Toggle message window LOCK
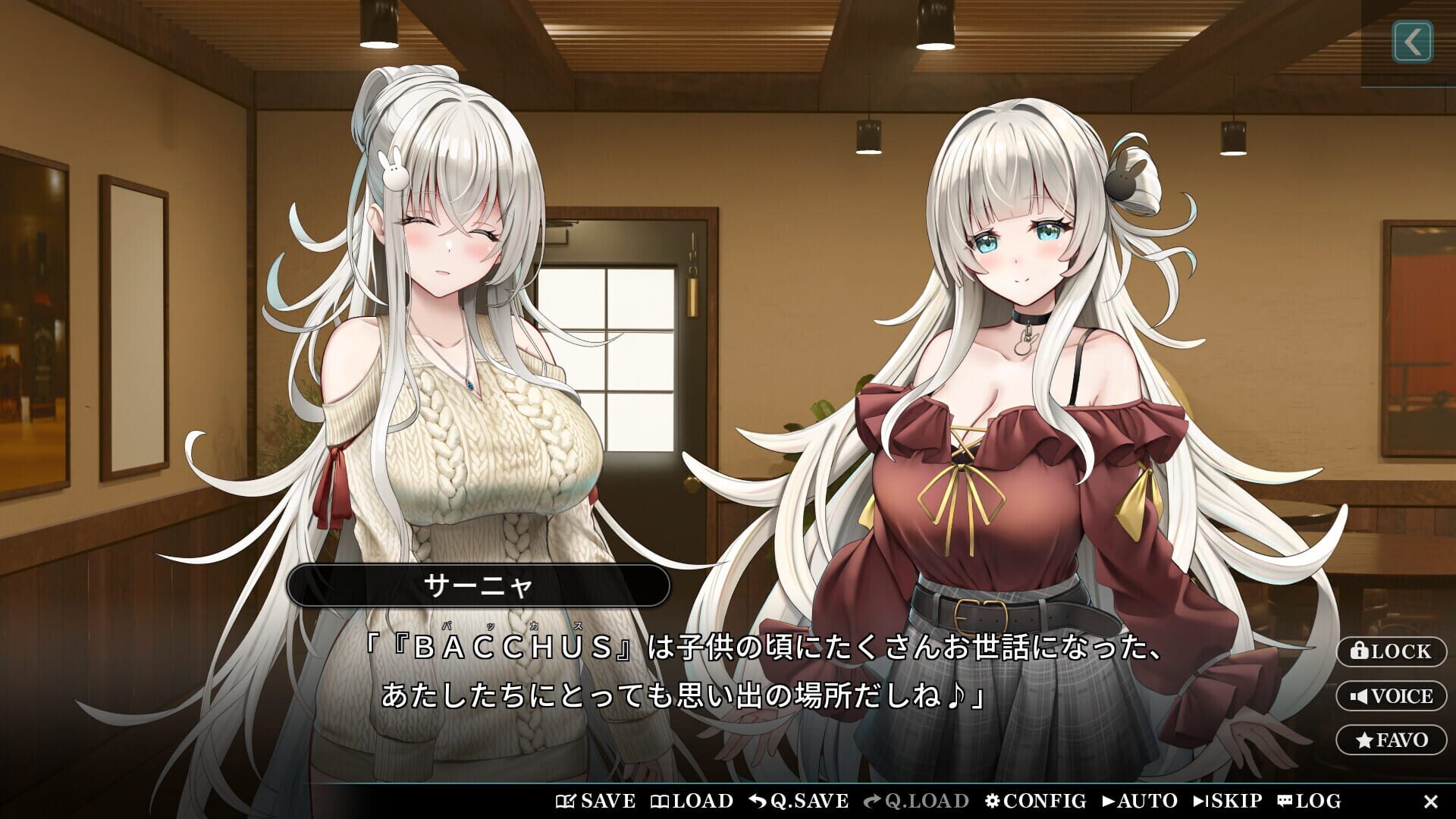1456x819 pixels. (x=1394, y=652)
